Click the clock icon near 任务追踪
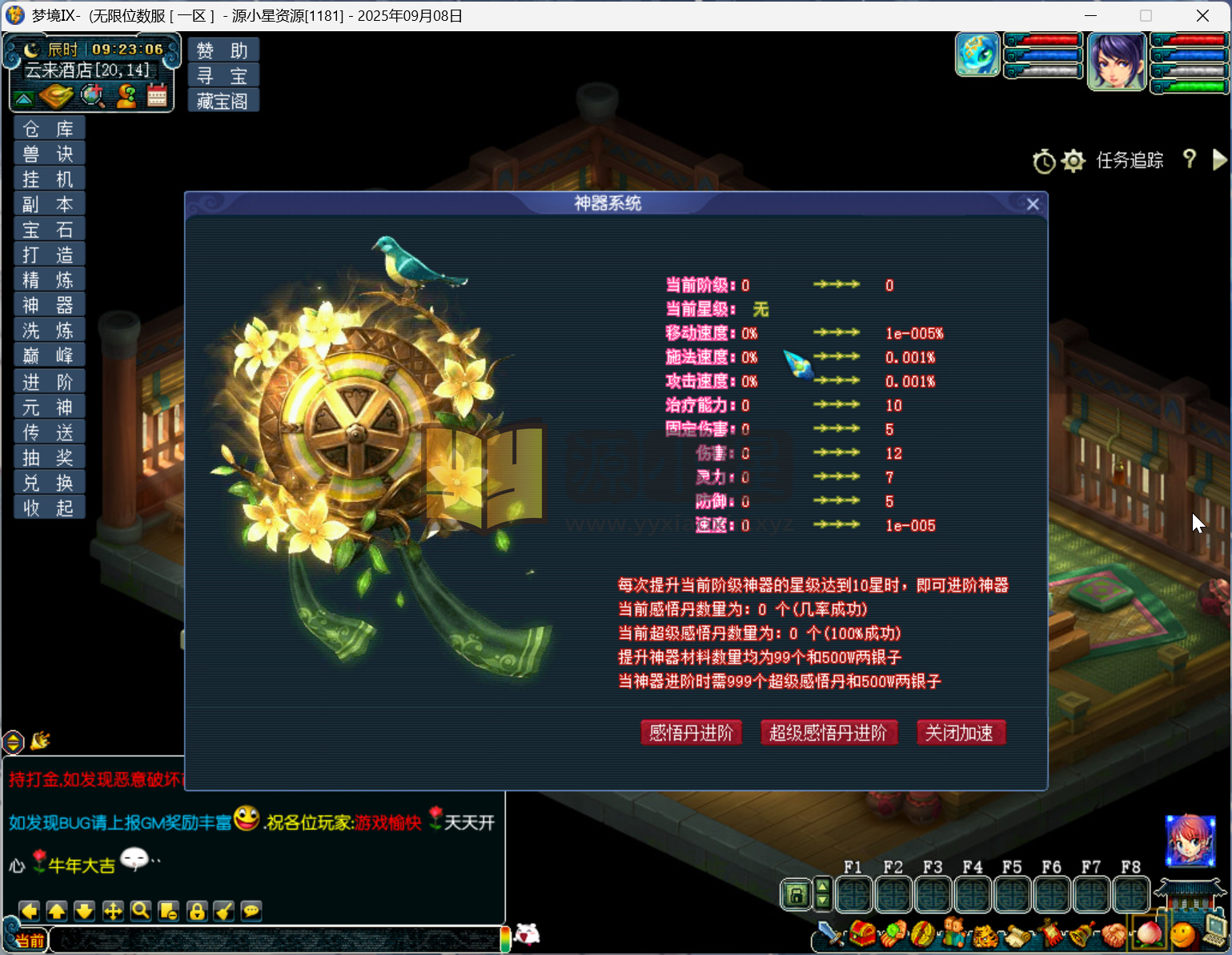The image size is (1232, 955). 1044,161
